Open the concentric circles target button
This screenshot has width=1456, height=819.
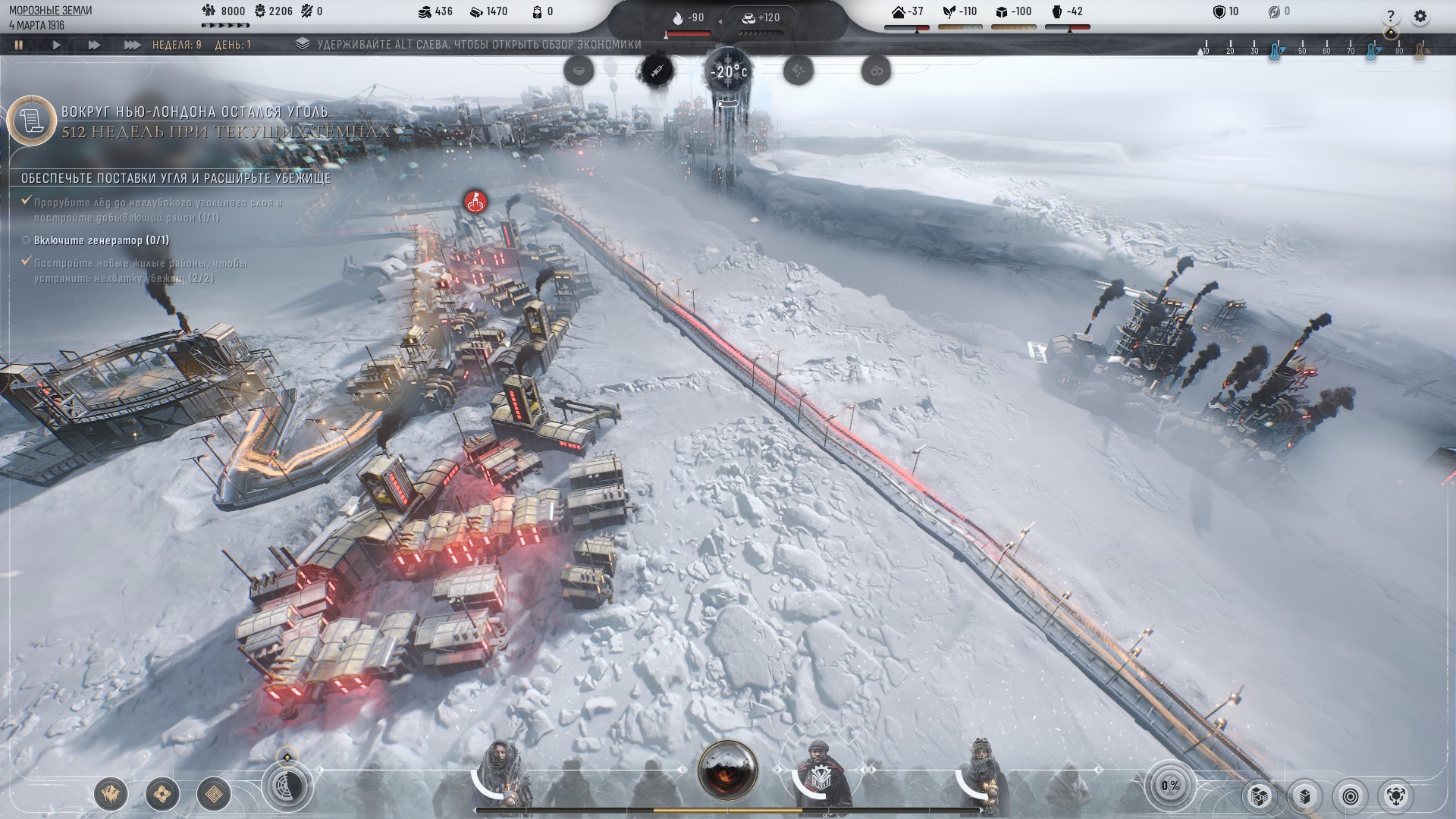click(x=1350, y=796)
